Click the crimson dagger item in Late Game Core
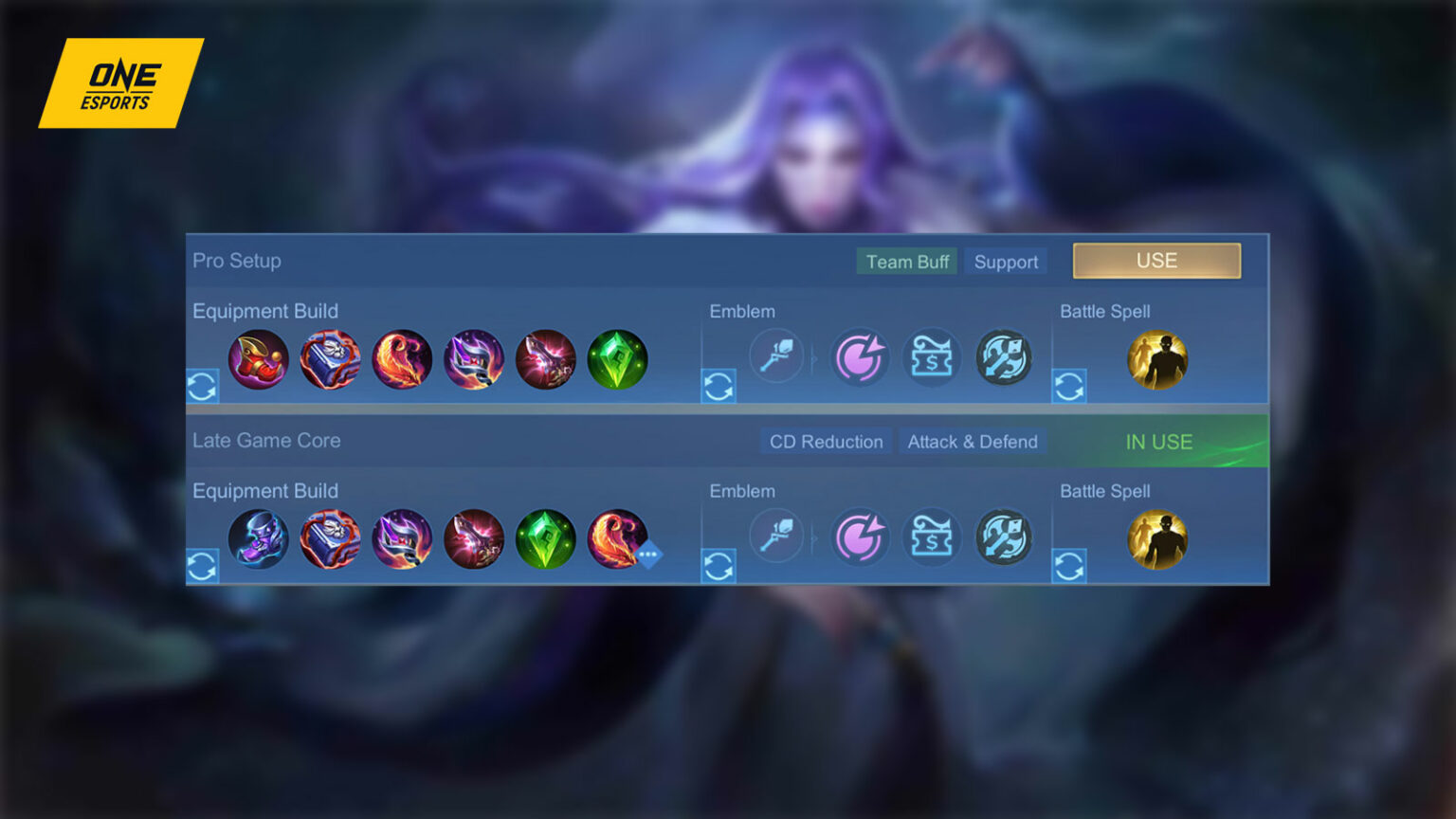 pos(474,538)
